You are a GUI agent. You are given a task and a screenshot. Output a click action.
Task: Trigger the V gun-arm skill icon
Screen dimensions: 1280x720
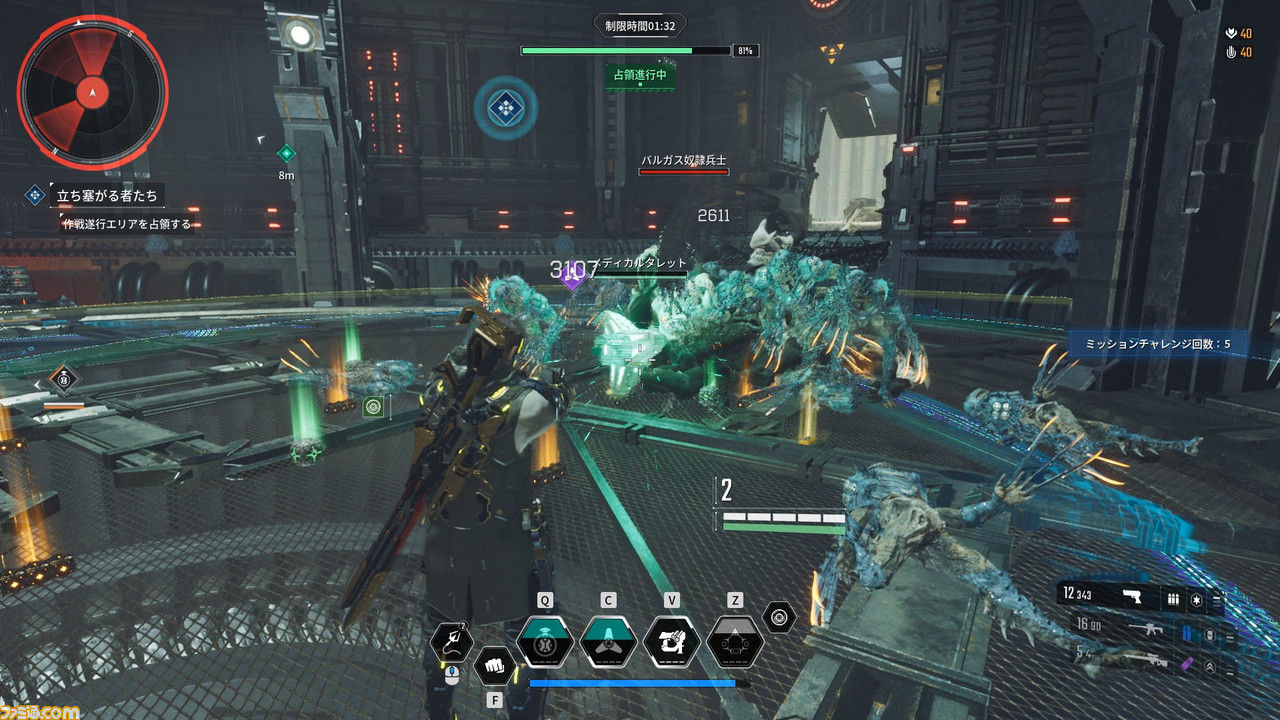click(671, 641)
